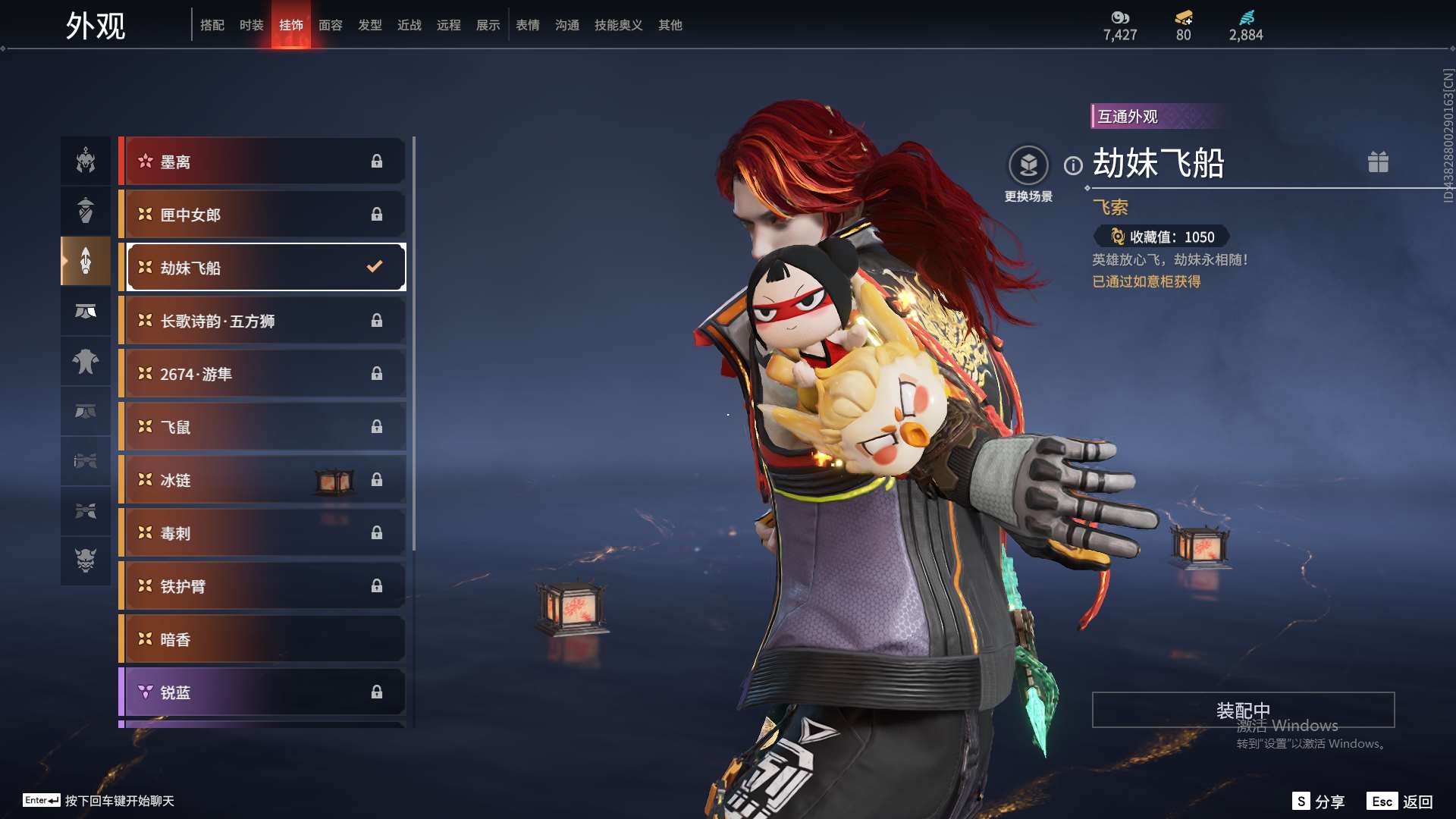Return with the 返回 button

click(x=1401, y=802)
